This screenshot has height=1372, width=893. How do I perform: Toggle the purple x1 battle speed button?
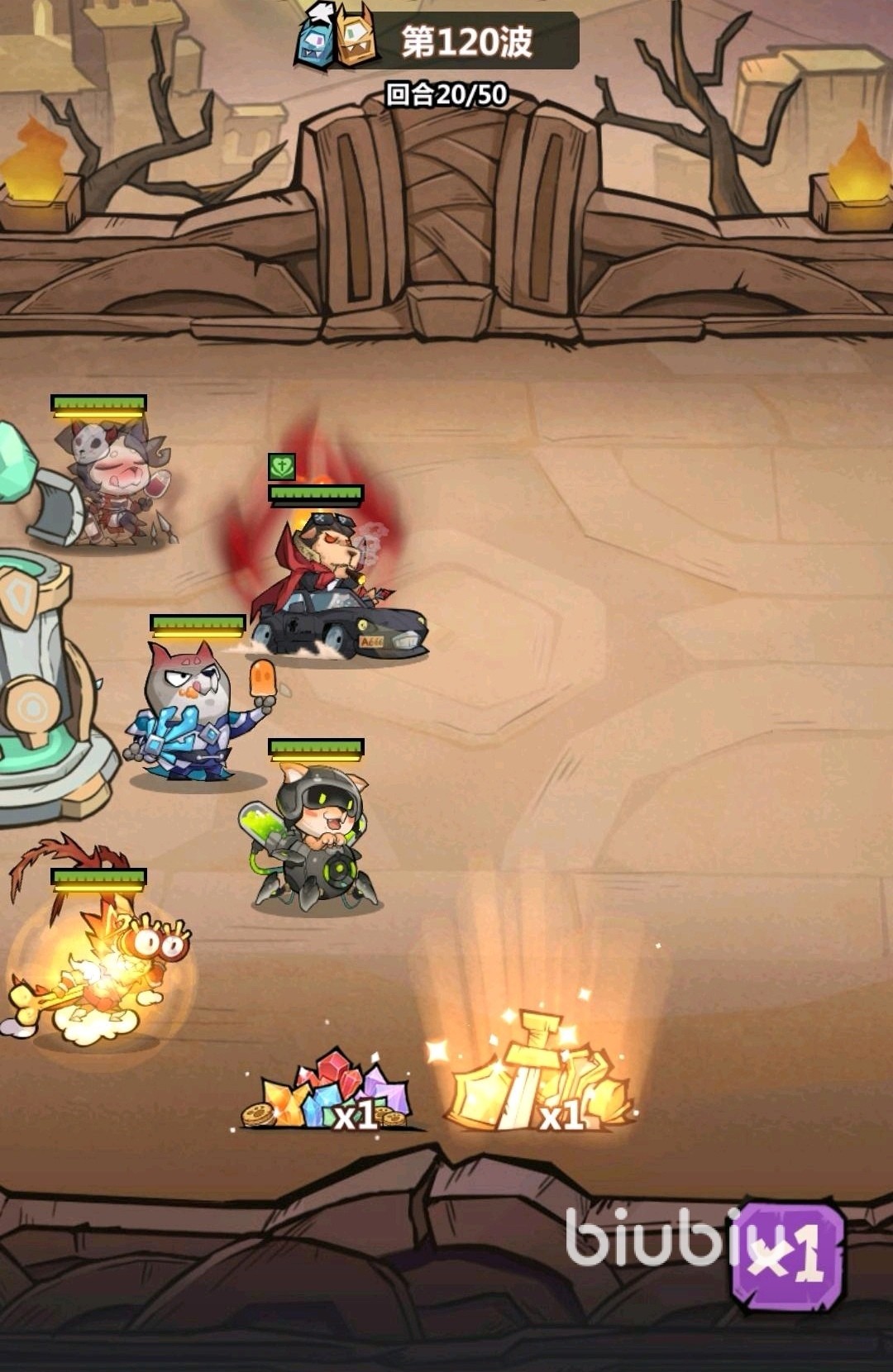pyautogui.click(x=788, y=1256)
